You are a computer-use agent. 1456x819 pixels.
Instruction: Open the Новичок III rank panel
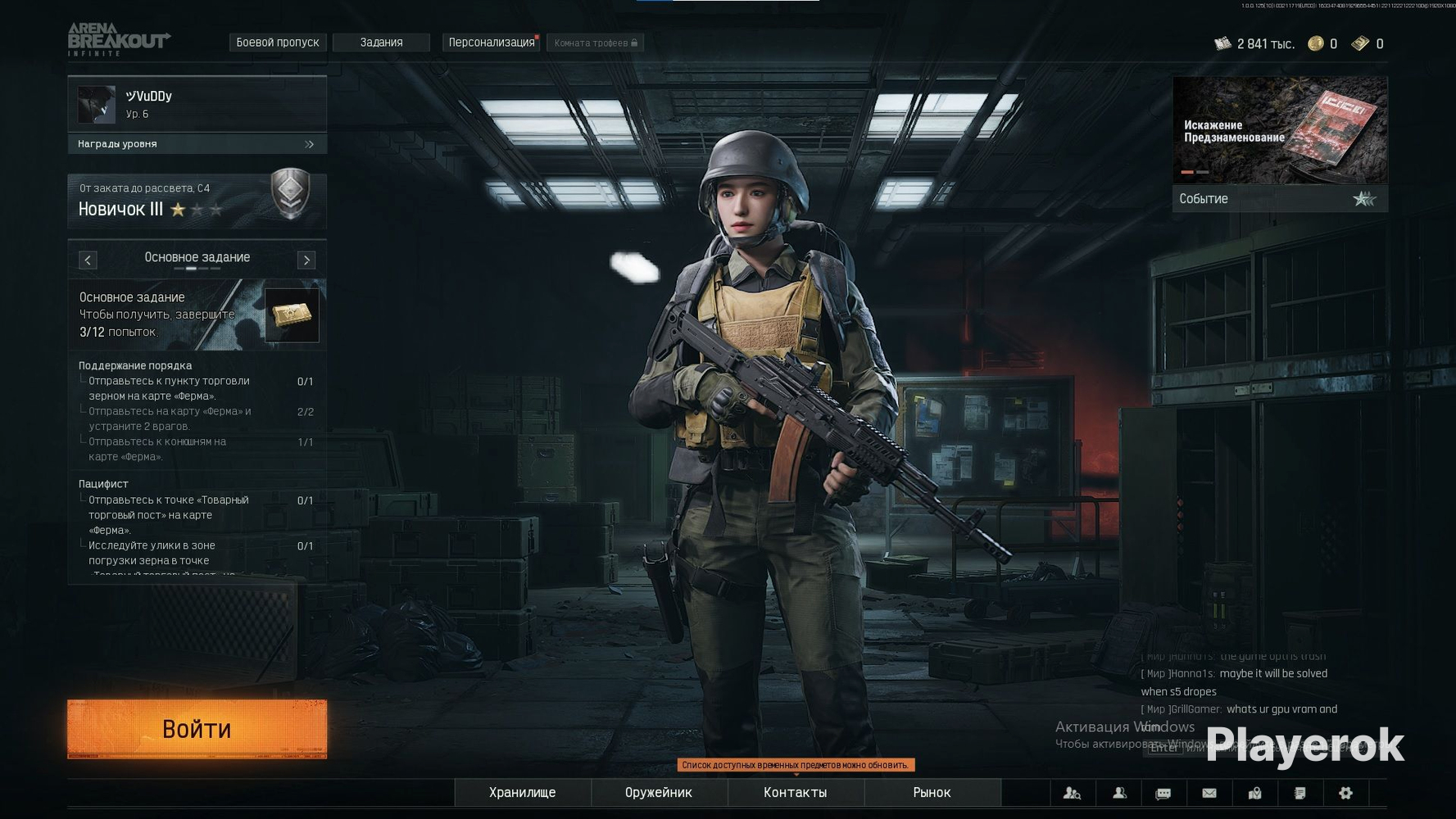pyautogui.click(x=197, y=201)
